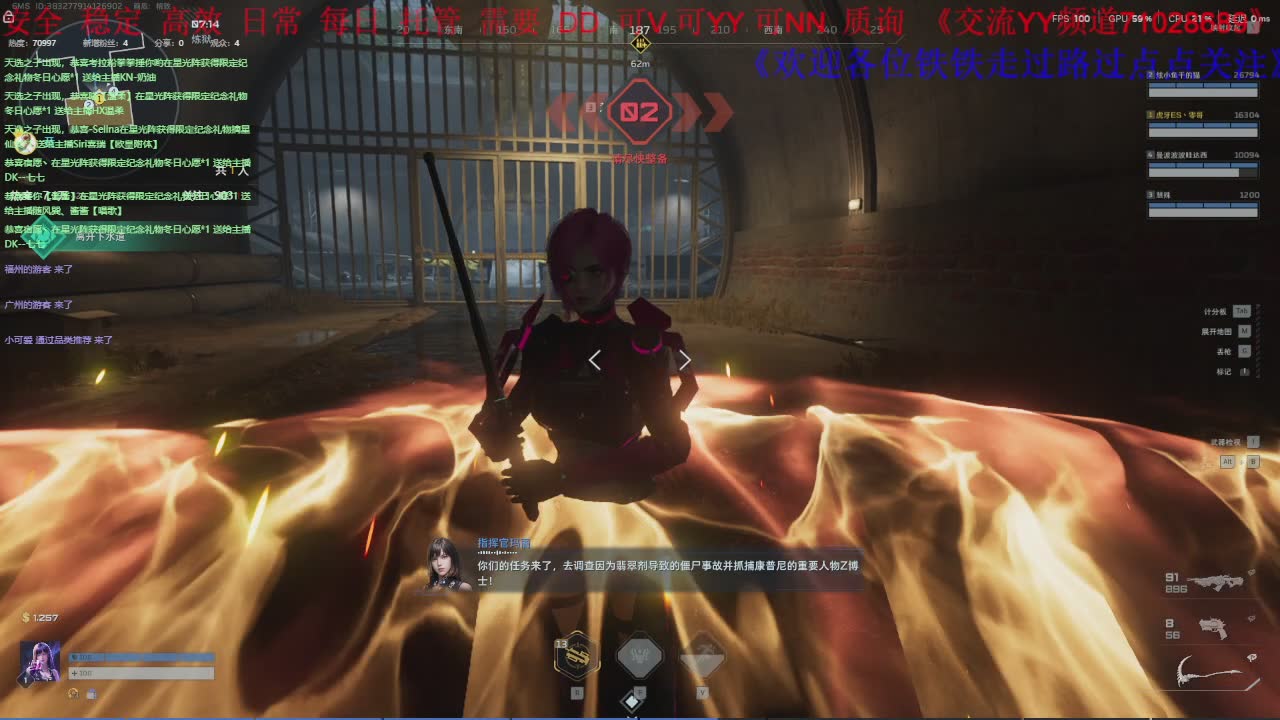Select teammate row with score 10094
1280x720 pixels.
1203,163
